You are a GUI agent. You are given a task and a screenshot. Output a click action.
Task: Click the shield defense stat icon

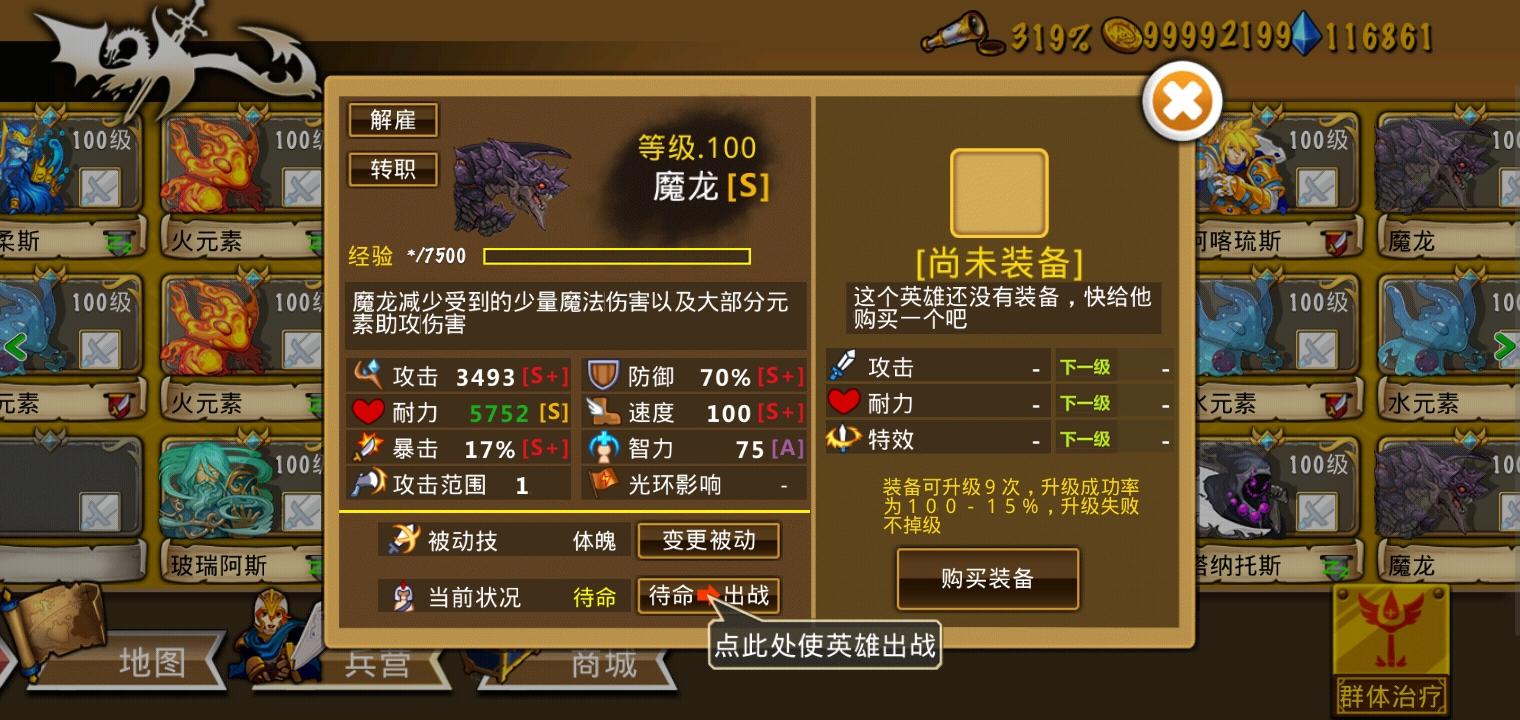click(604, 375)
